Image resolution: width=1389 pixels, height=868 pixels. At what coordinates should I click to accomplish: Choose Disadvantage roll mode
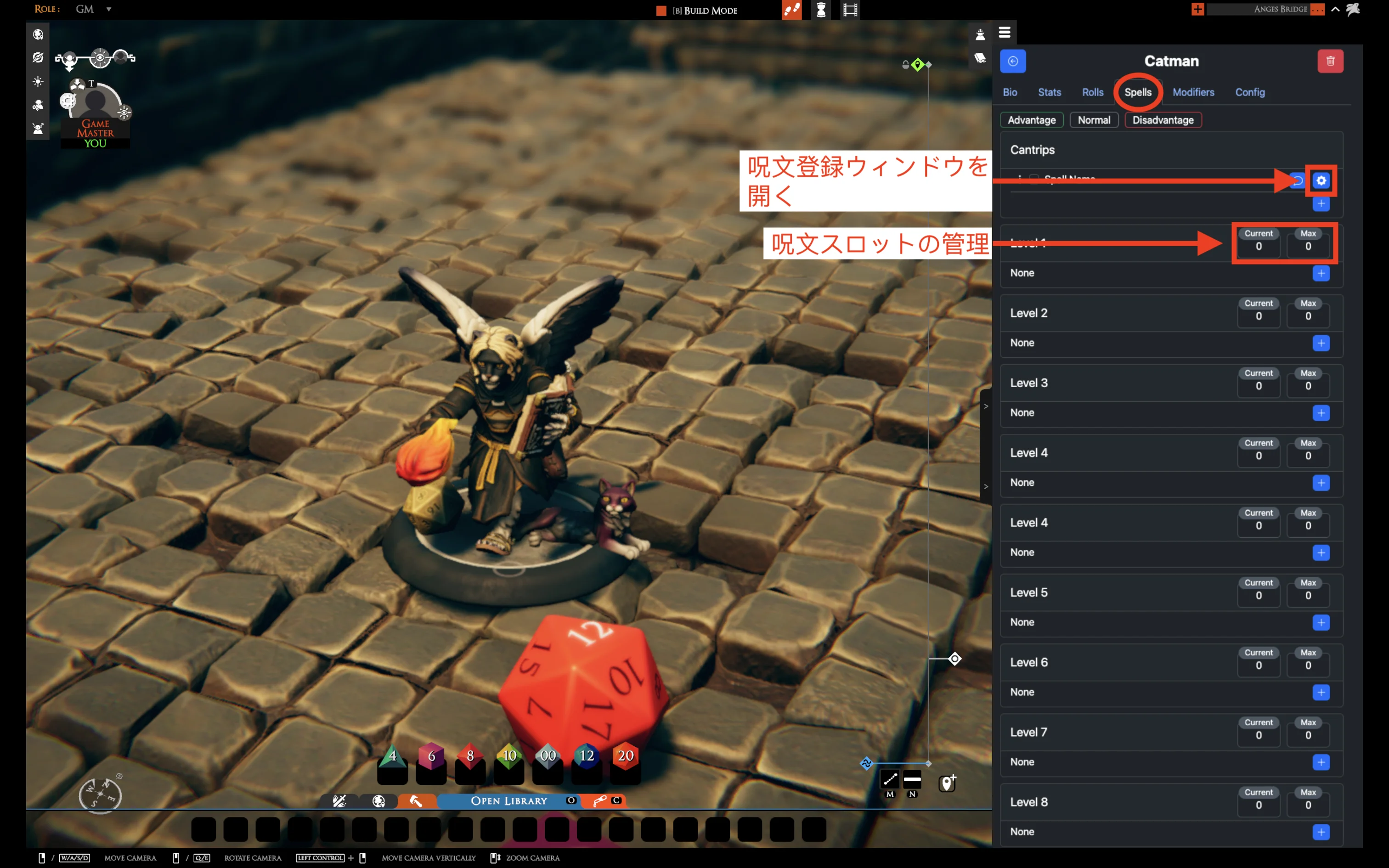pos(1163,120)
